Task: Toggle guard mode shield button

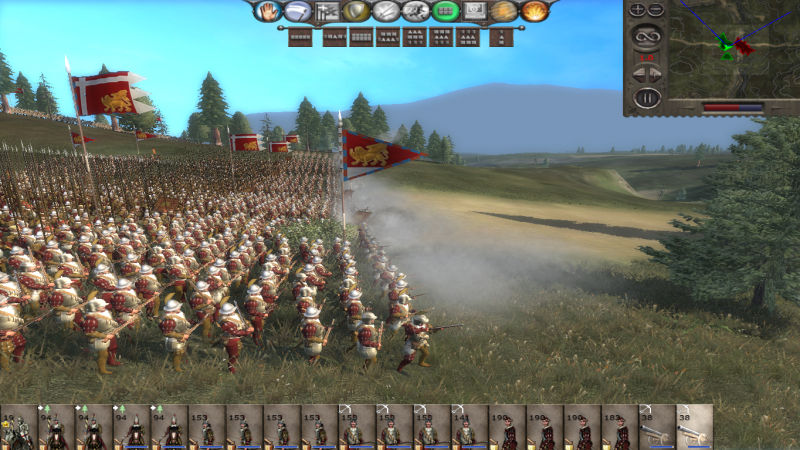Action: point(356,12)
